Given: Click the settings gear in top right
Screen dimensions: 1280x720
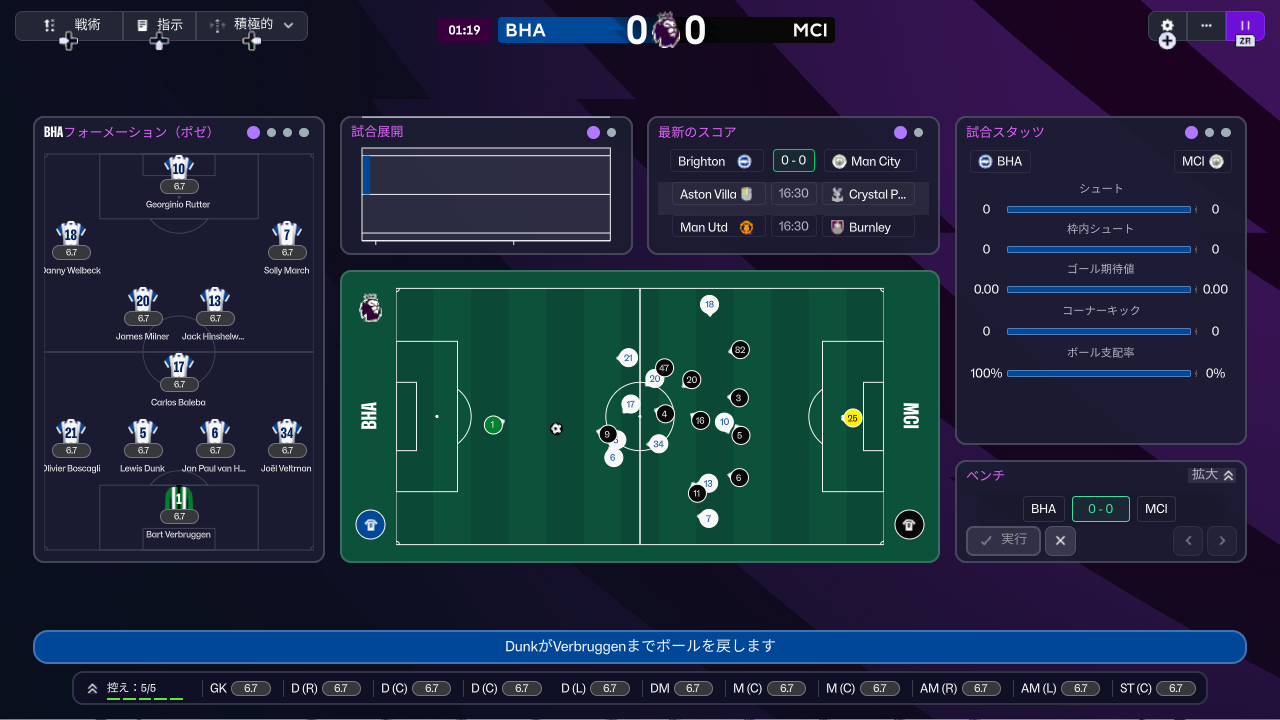Looking at the screenshot, I should 1167,26.
